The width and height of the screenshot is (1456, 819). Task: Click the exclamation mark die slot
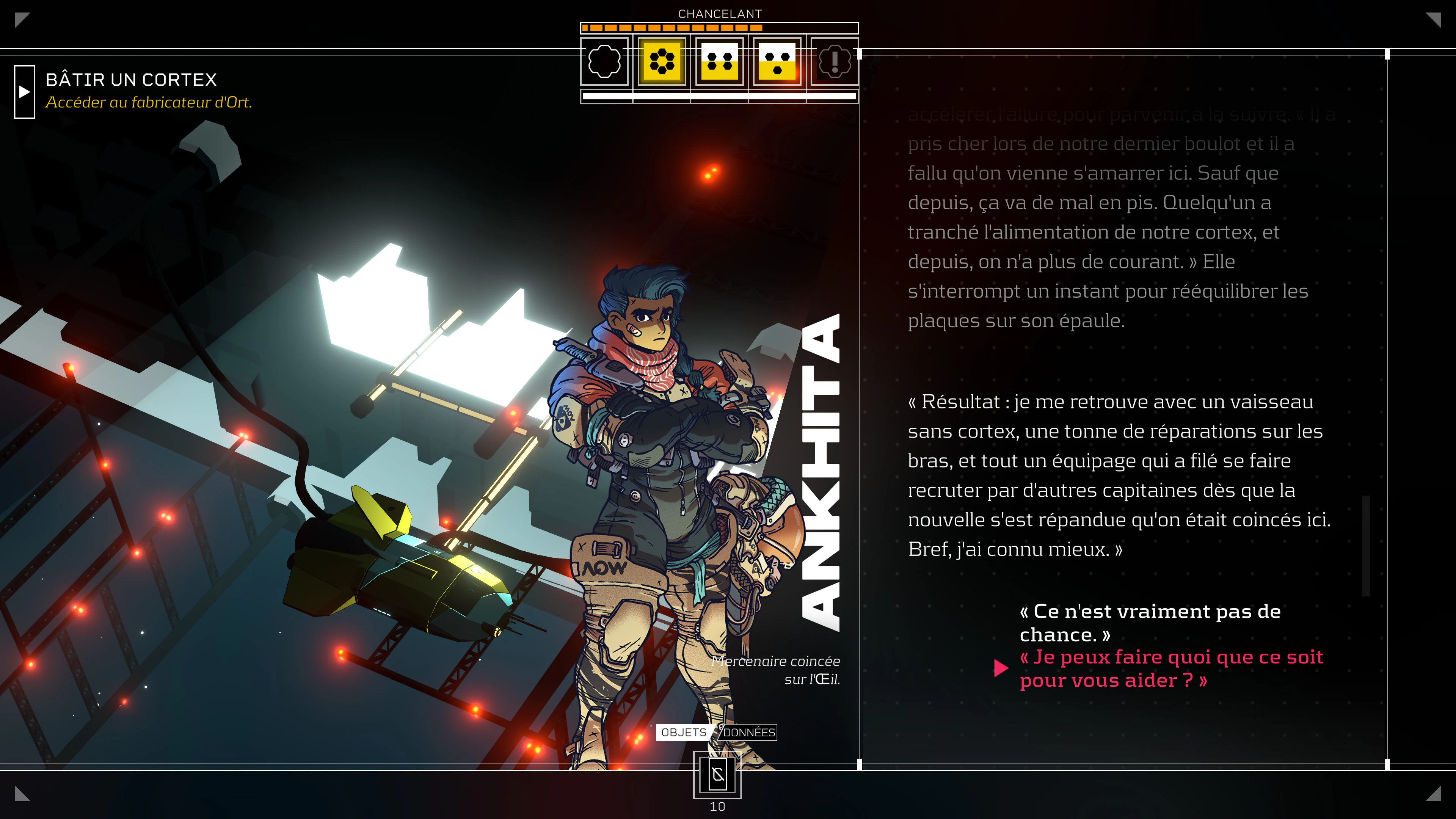point(834,61)
